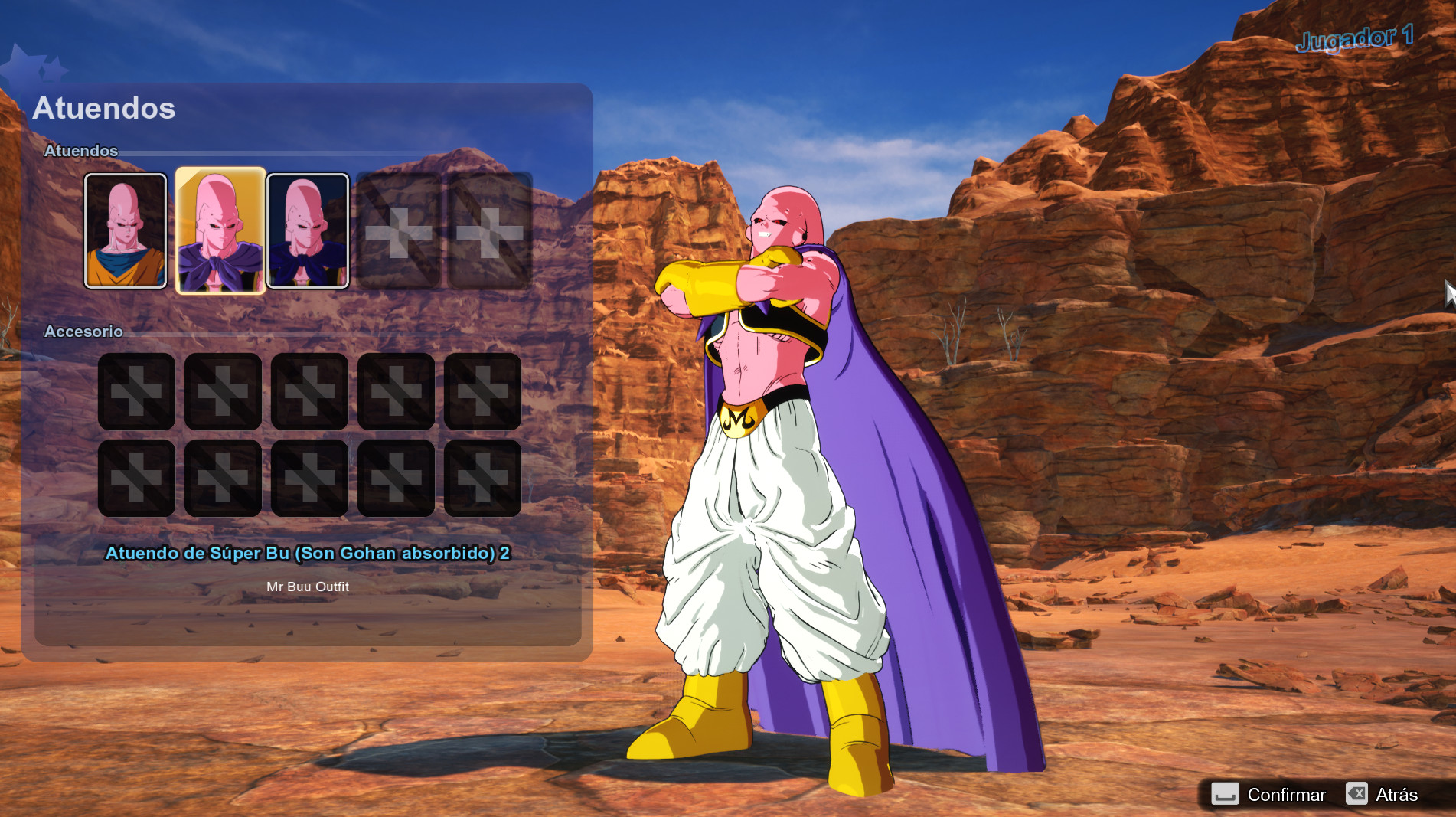Open the third accessory slot top row
The width and height of the screenshot is (1456, 817).
pos(309,392)
